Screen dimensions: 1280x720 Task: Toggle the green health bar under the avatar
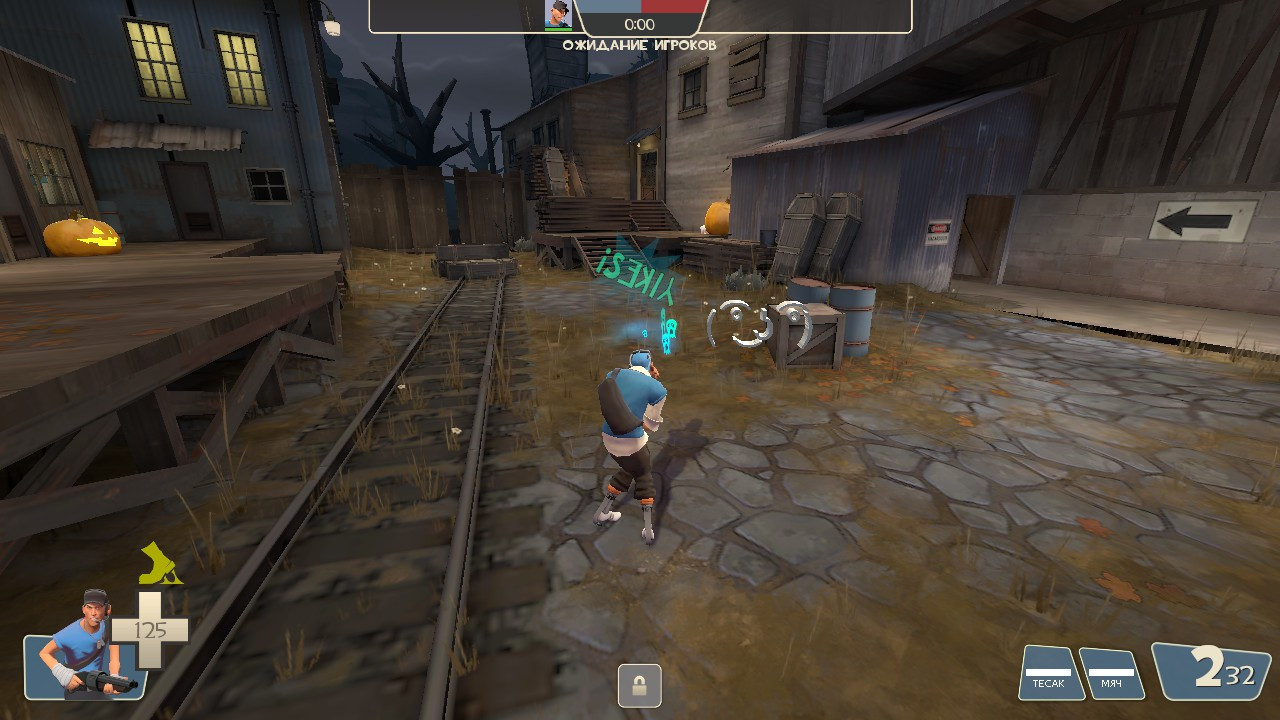point(556,31)
